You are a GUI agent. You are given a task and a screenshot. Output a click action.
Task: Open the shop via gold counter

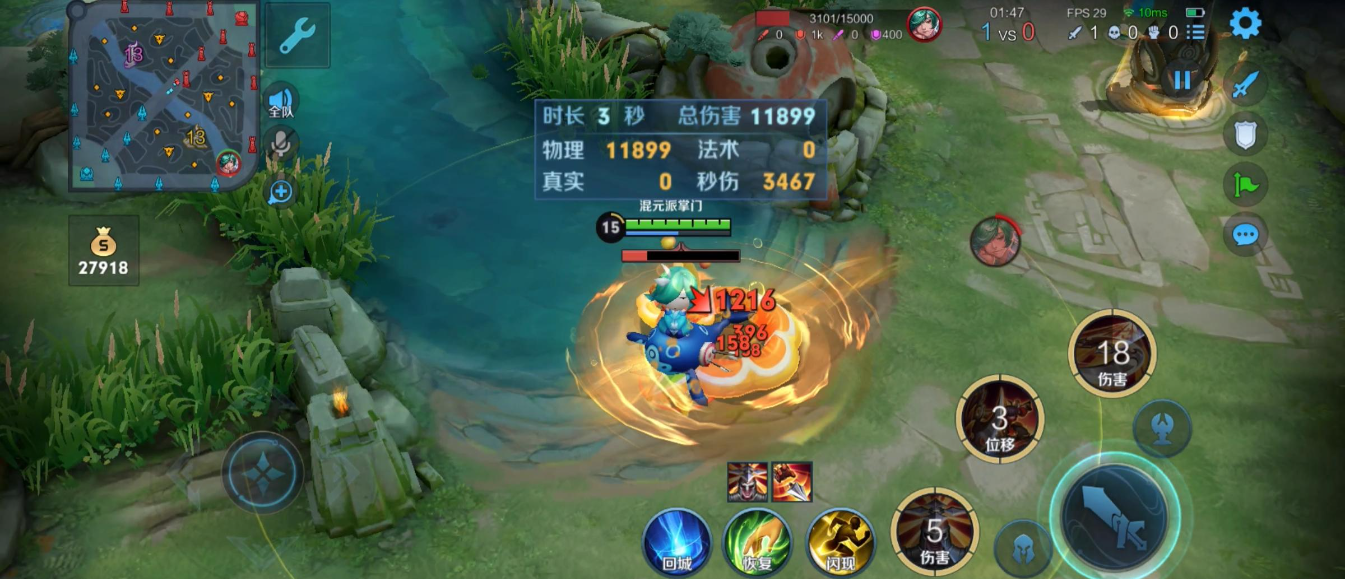pos(103,251)
